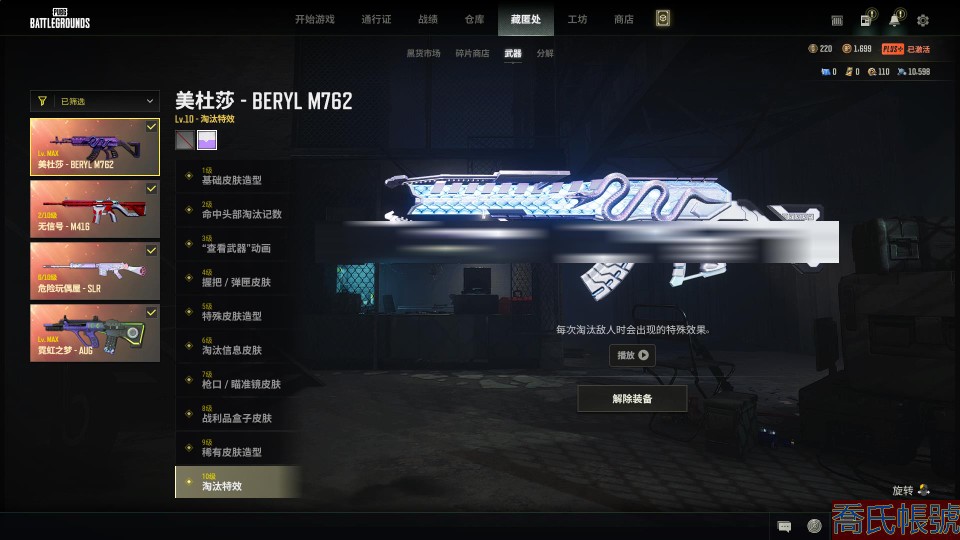The image size is (960, 540).
Task: Click the 解除装备 unequip button
Action: [x=632, y=398]
